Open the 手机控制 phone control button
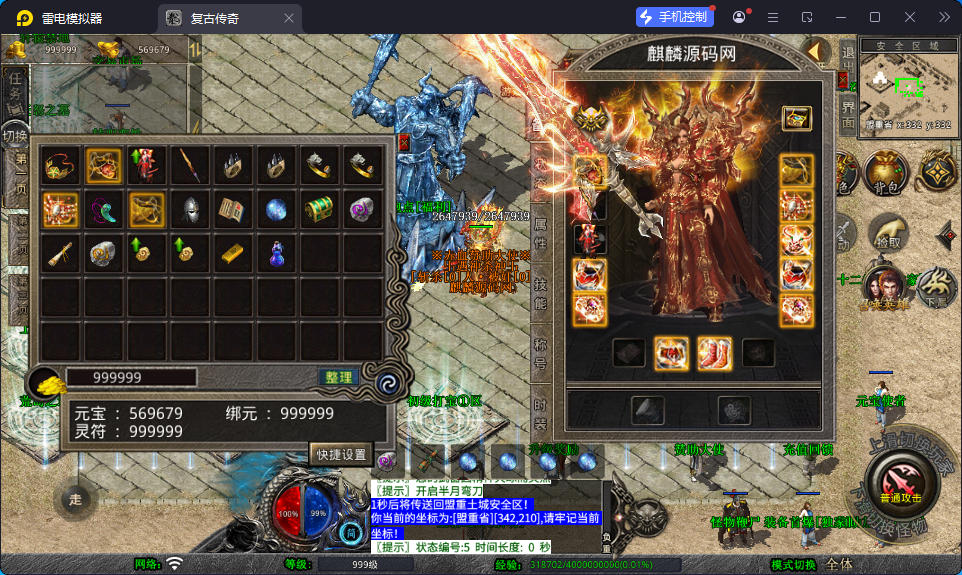The image size is (962, 575). 675,17
